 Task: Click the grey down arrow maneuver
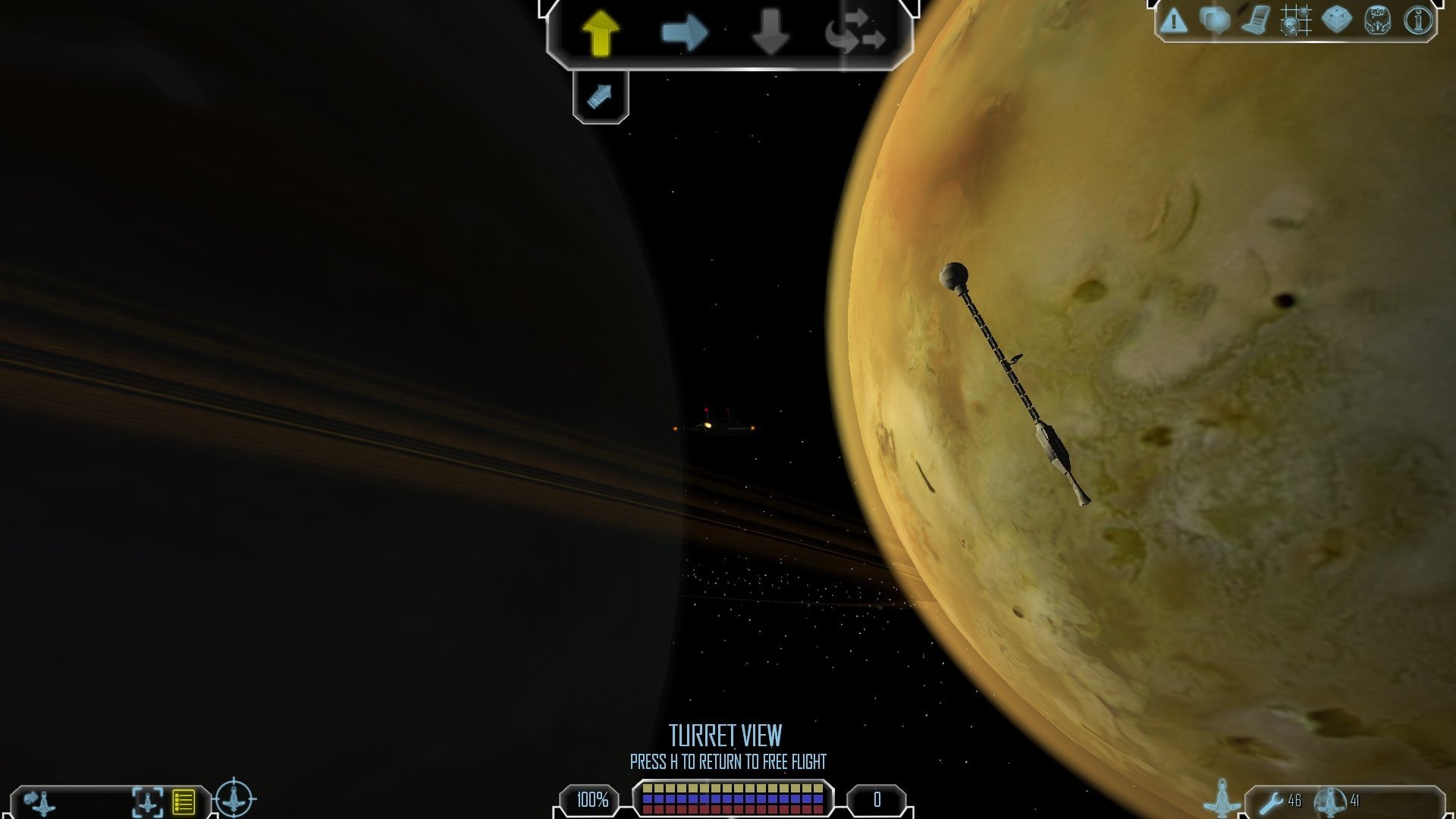click(770, 33)
